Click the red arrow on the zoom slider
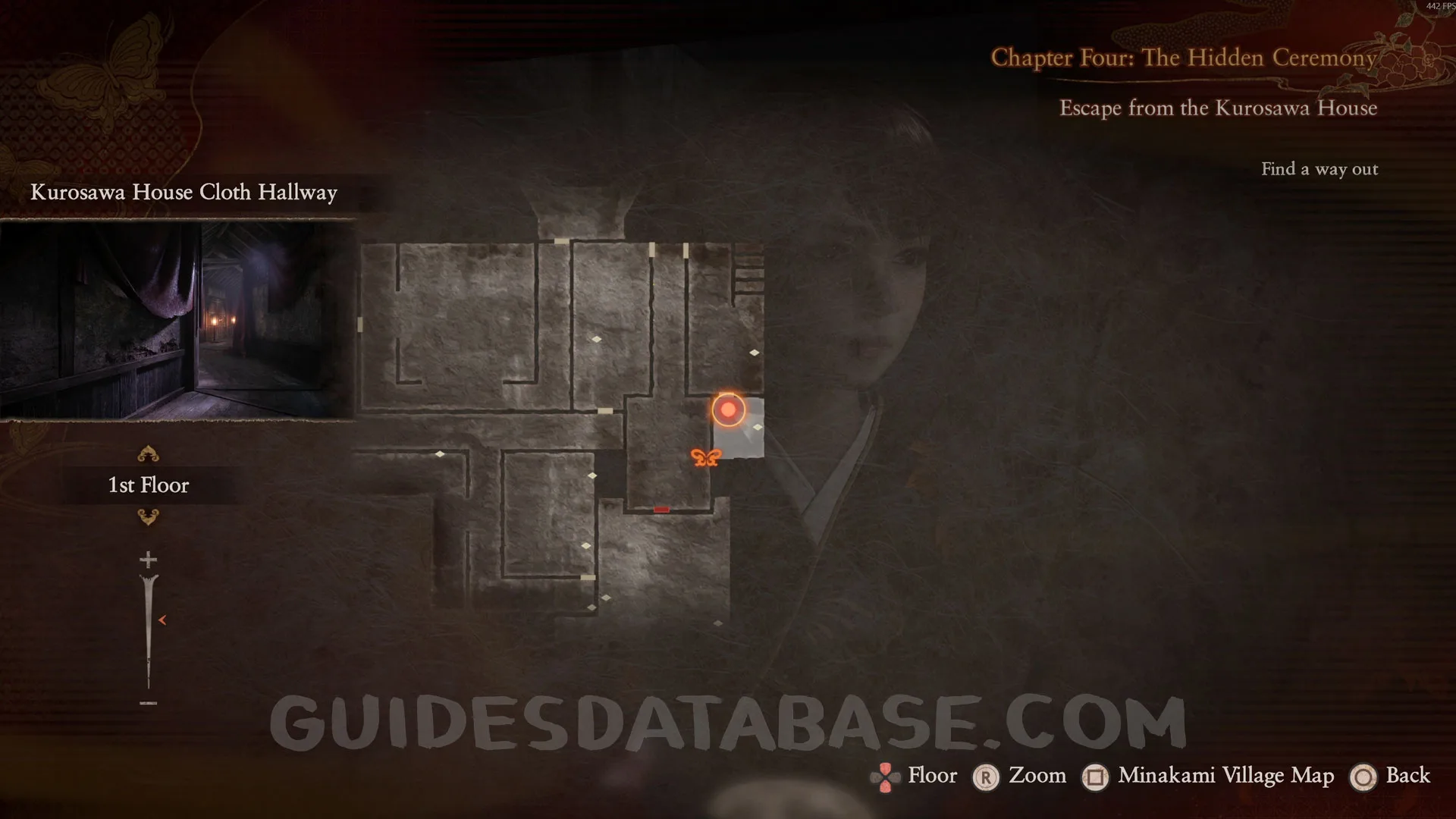This screenshot has width=1456, height=819. point(162,620)
